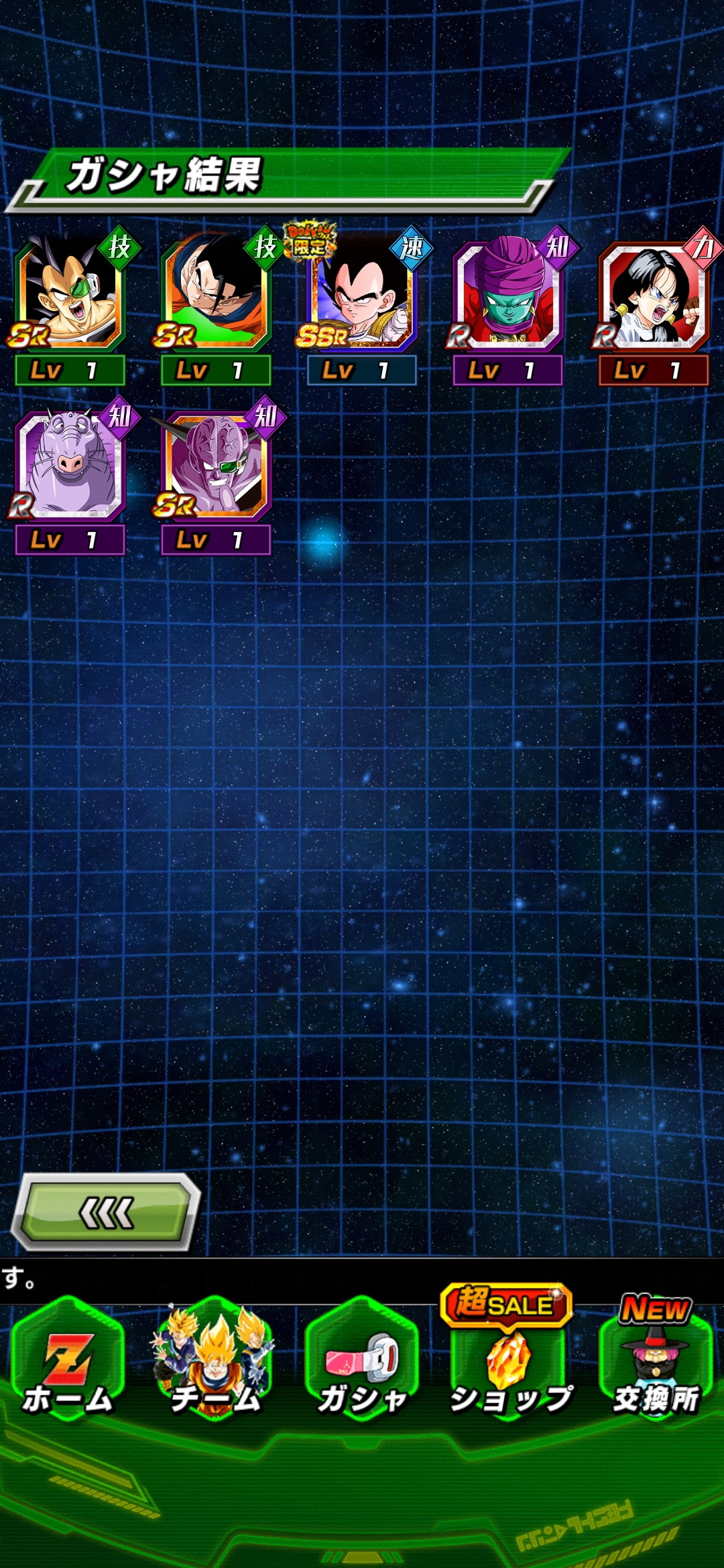Open the SSR limited Vegeta card

[x=362, y=295]
